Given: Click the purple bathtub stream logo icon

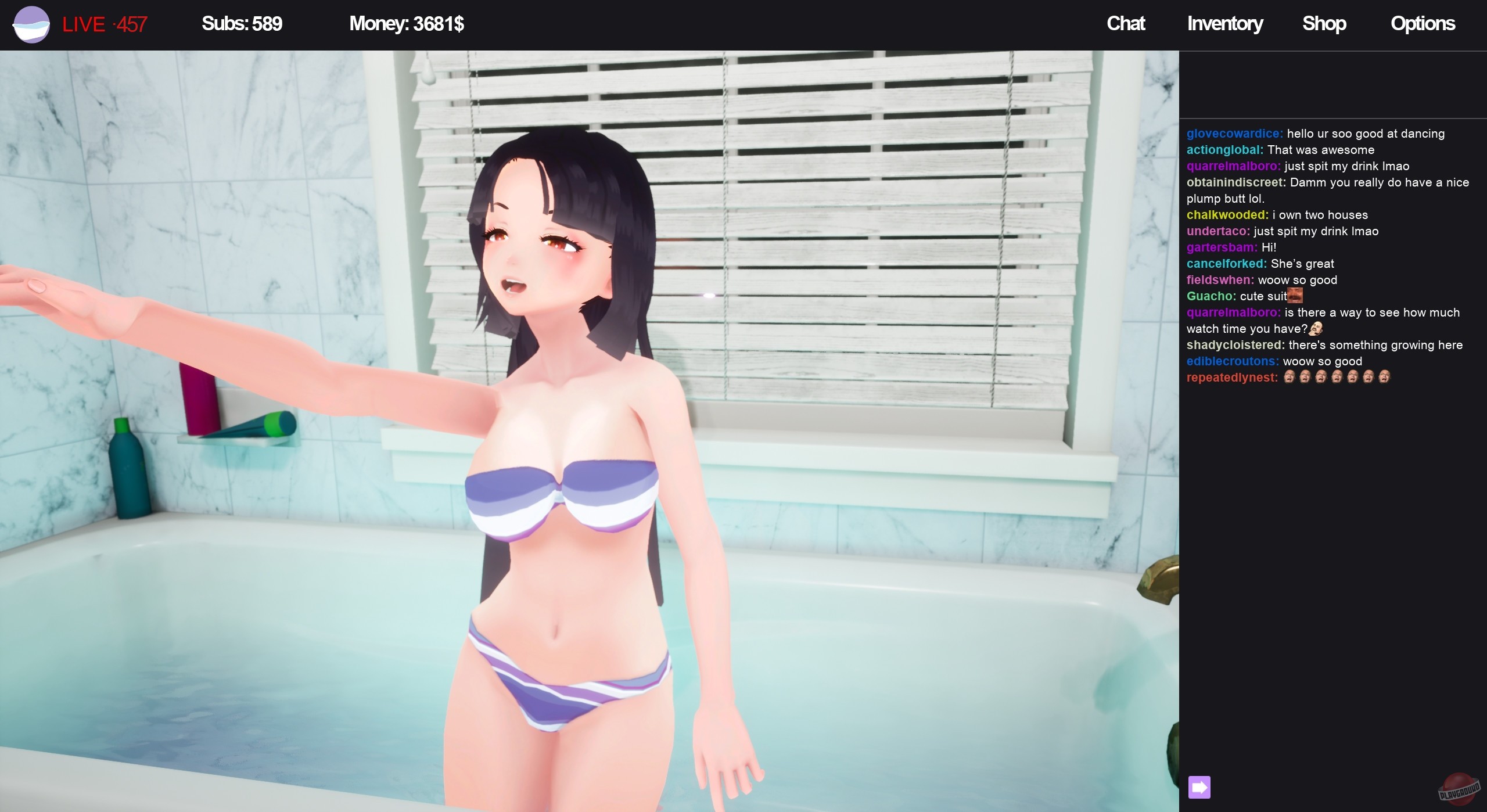Looking at the screenshot, I should 30,24.
